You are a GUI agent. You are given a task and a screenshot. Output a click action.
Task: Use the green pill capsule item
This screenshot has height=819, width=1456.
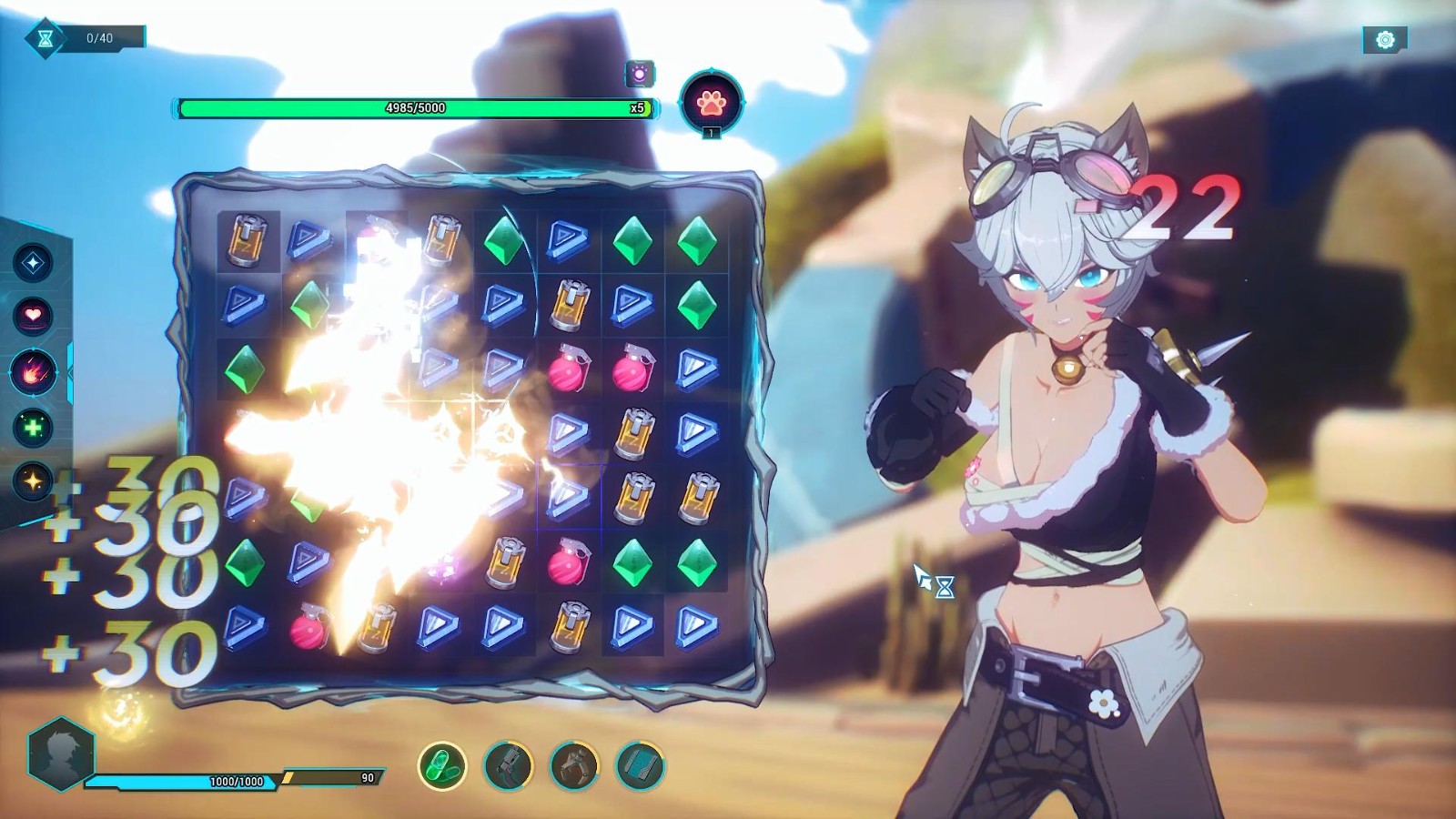pyautogui.click(x=442, y=765)
